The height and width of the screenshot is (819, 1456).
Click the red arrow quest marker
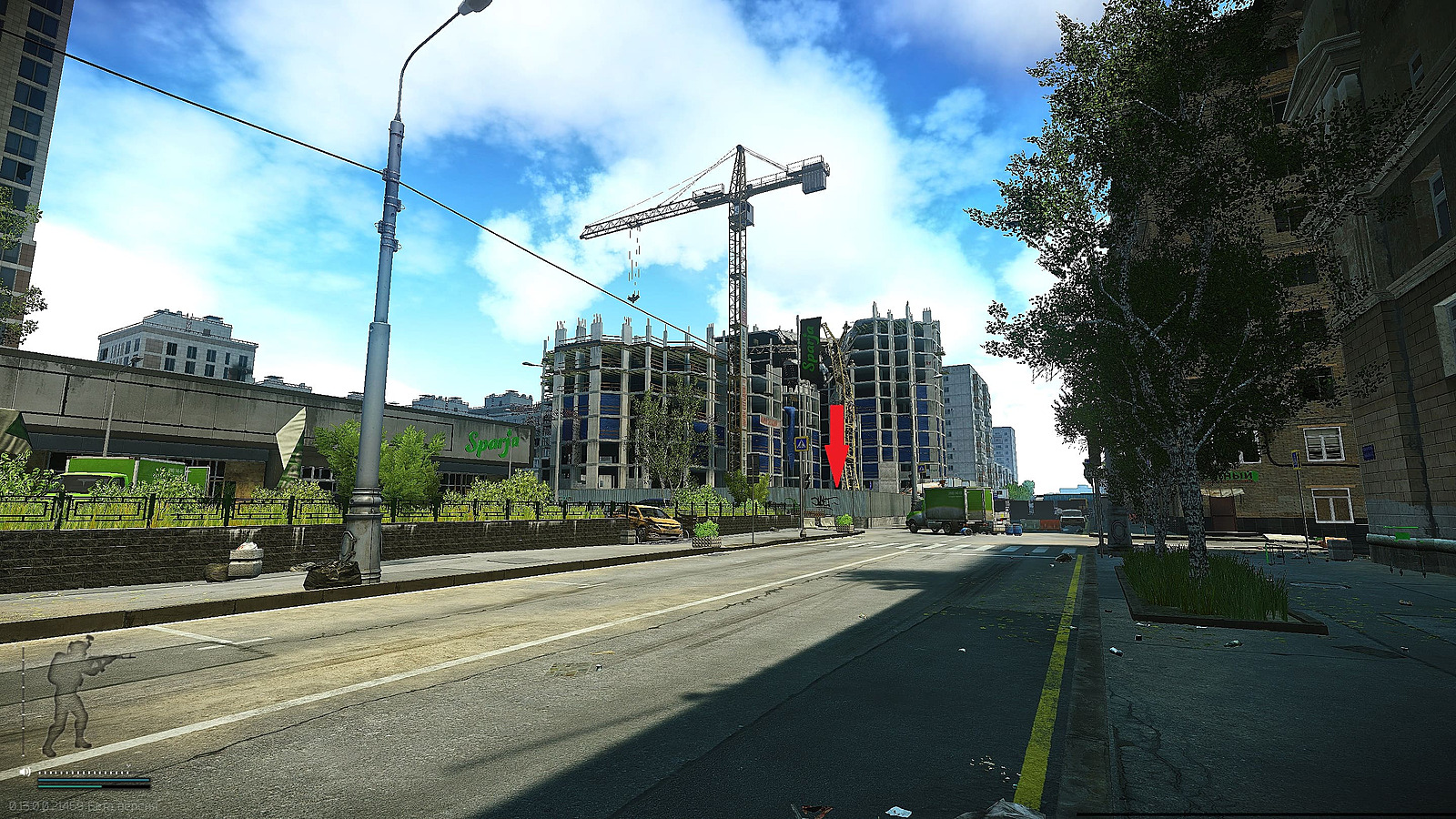[x=836, y=446]
